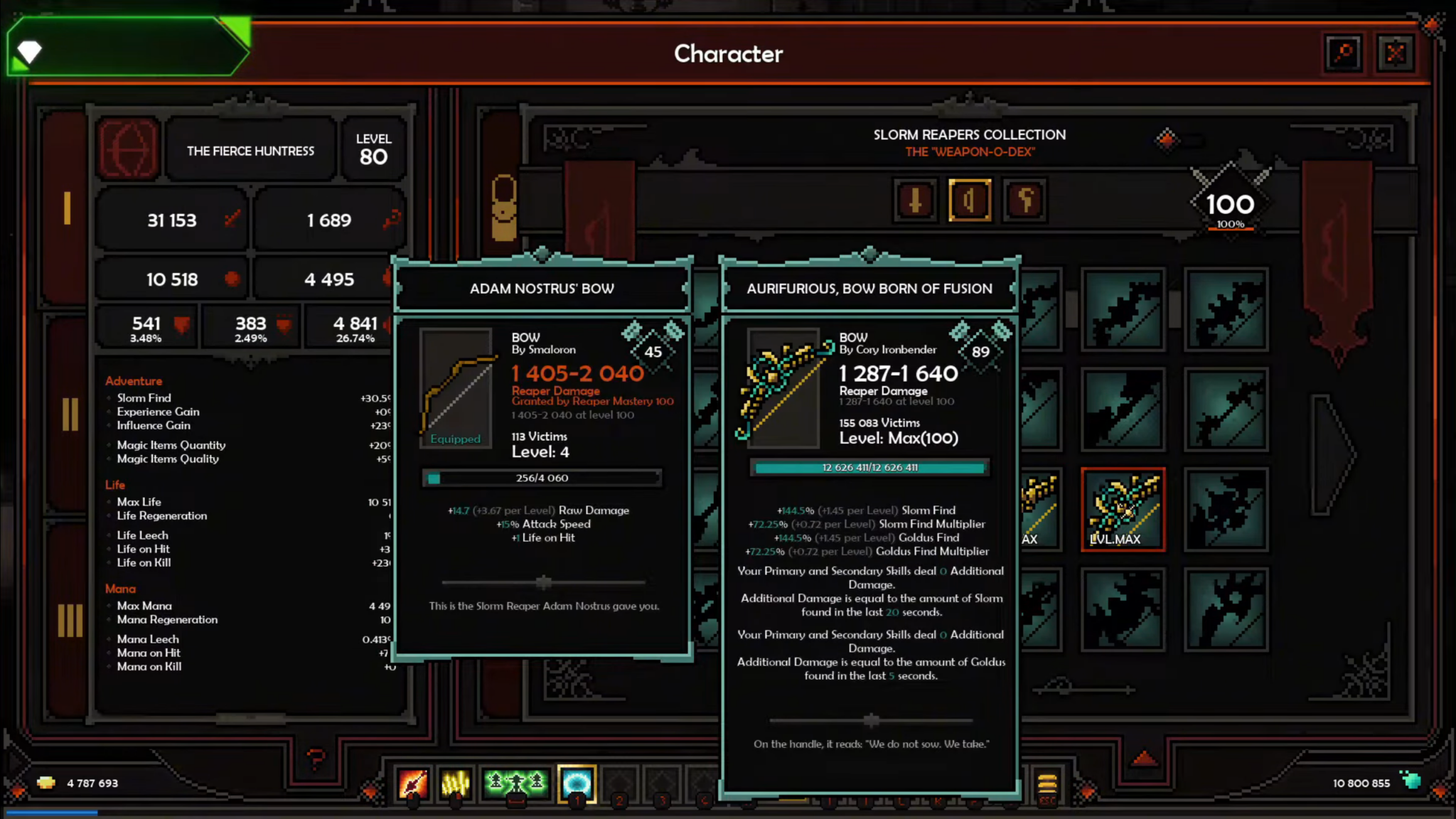Select the Equipped Adam Nostrus' Bow image

pyautogui.click(x=455, y=387)
